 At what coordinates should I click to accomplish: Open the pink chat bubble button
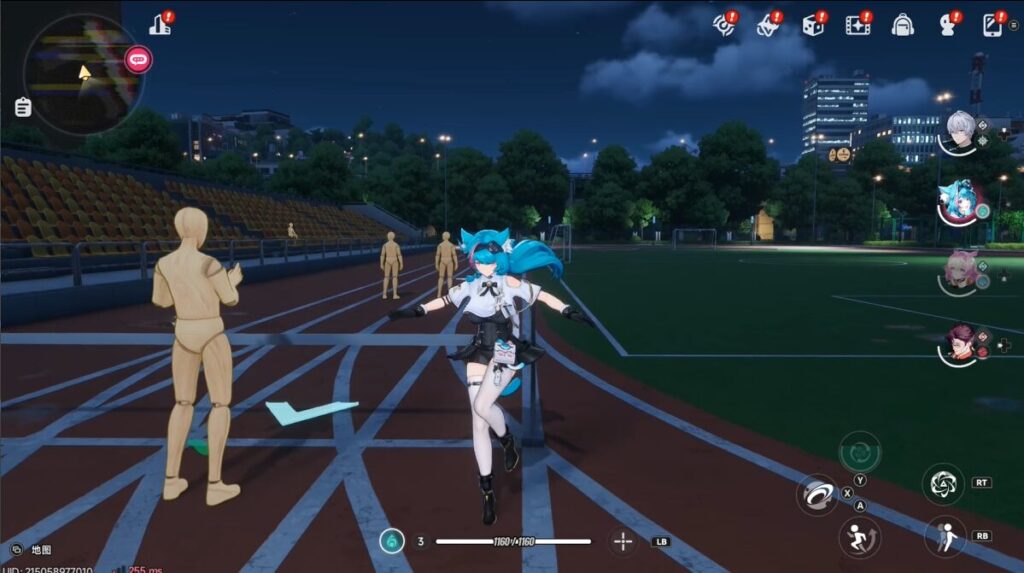(x=138, y=60)
